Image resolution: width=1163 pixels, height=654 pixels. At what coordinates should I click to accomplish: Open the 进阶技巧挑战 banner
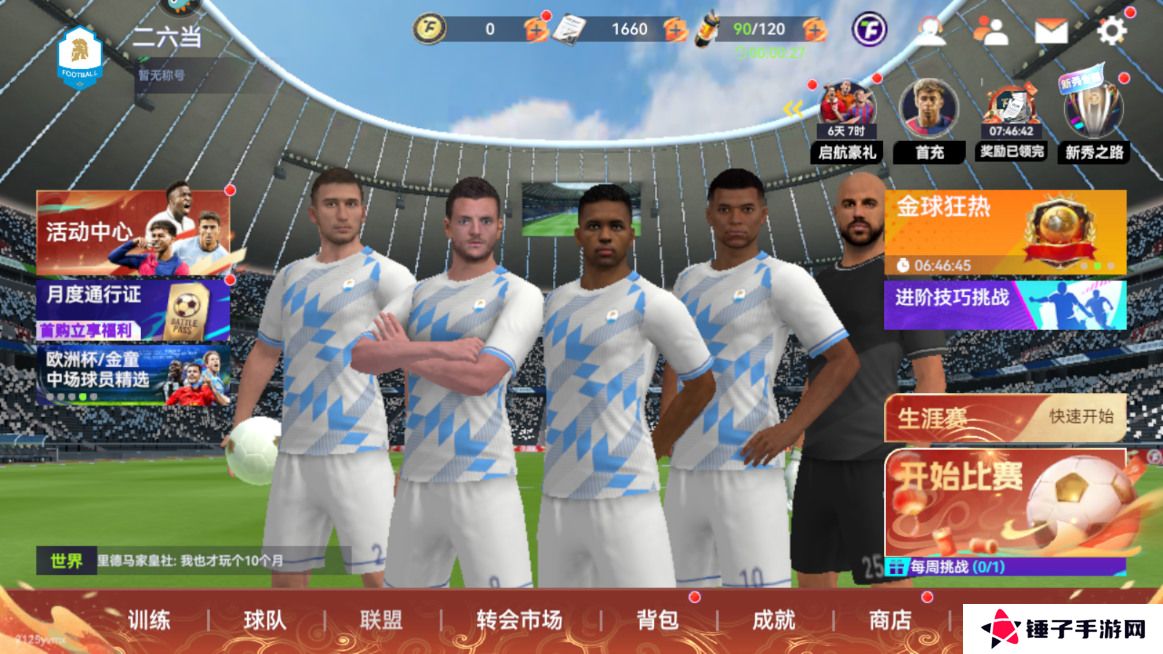click(x=1004, y=303)
